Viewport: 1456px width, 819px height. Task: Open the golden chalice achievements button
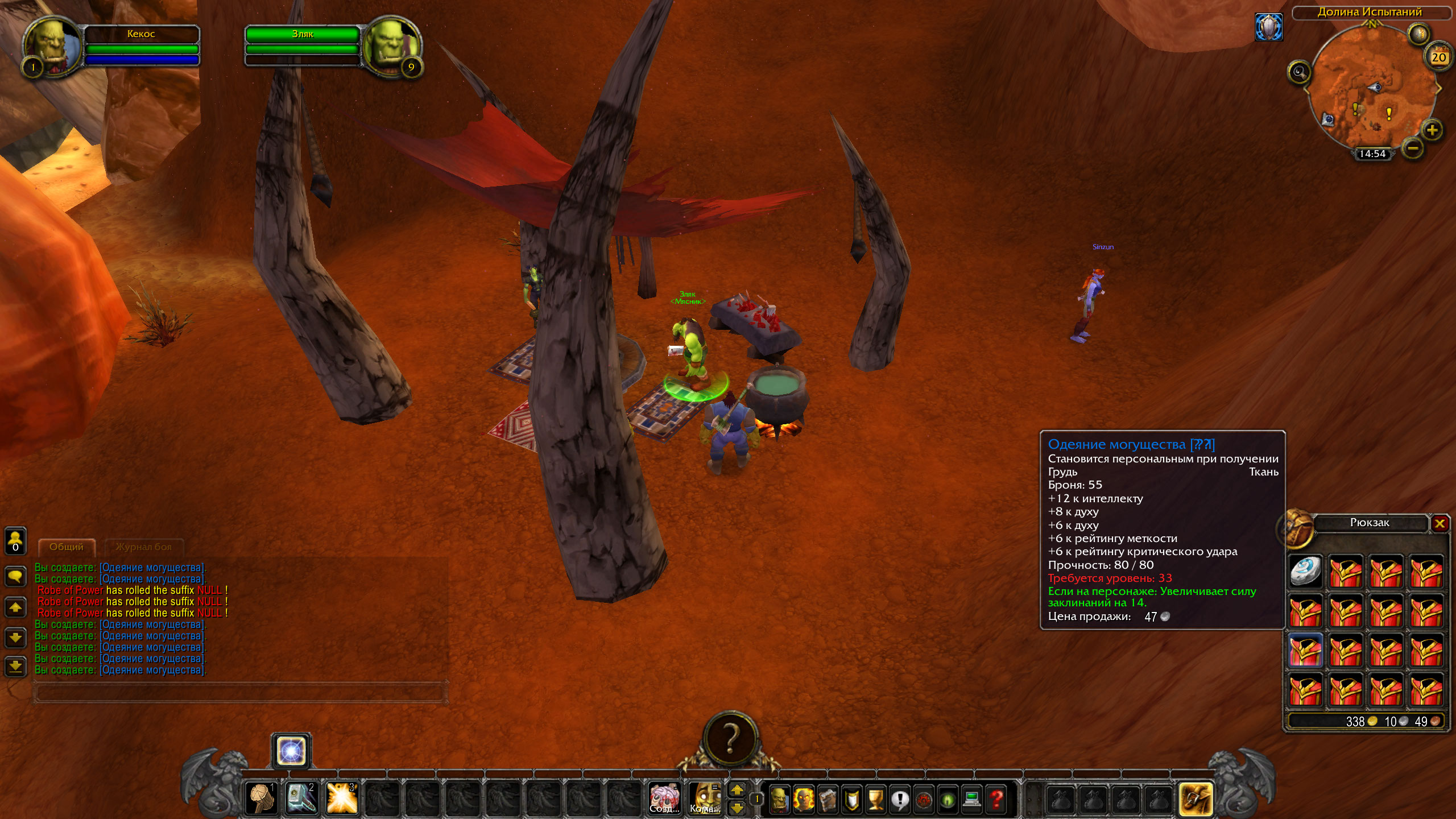[x=876, y=799]
